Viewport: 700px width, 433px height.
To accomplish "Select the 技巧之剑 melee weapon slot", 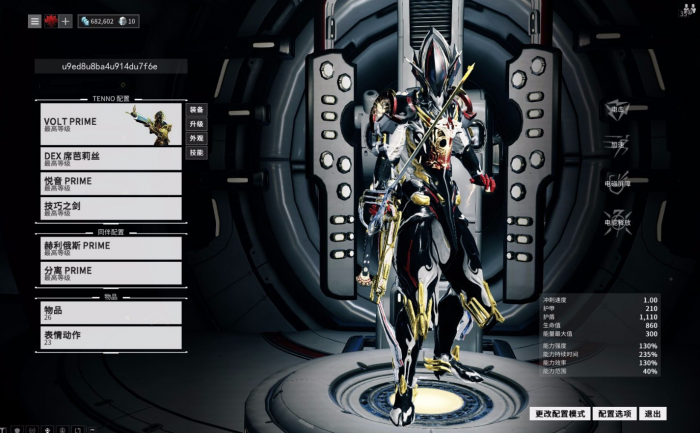I will (x=110, y=208).
